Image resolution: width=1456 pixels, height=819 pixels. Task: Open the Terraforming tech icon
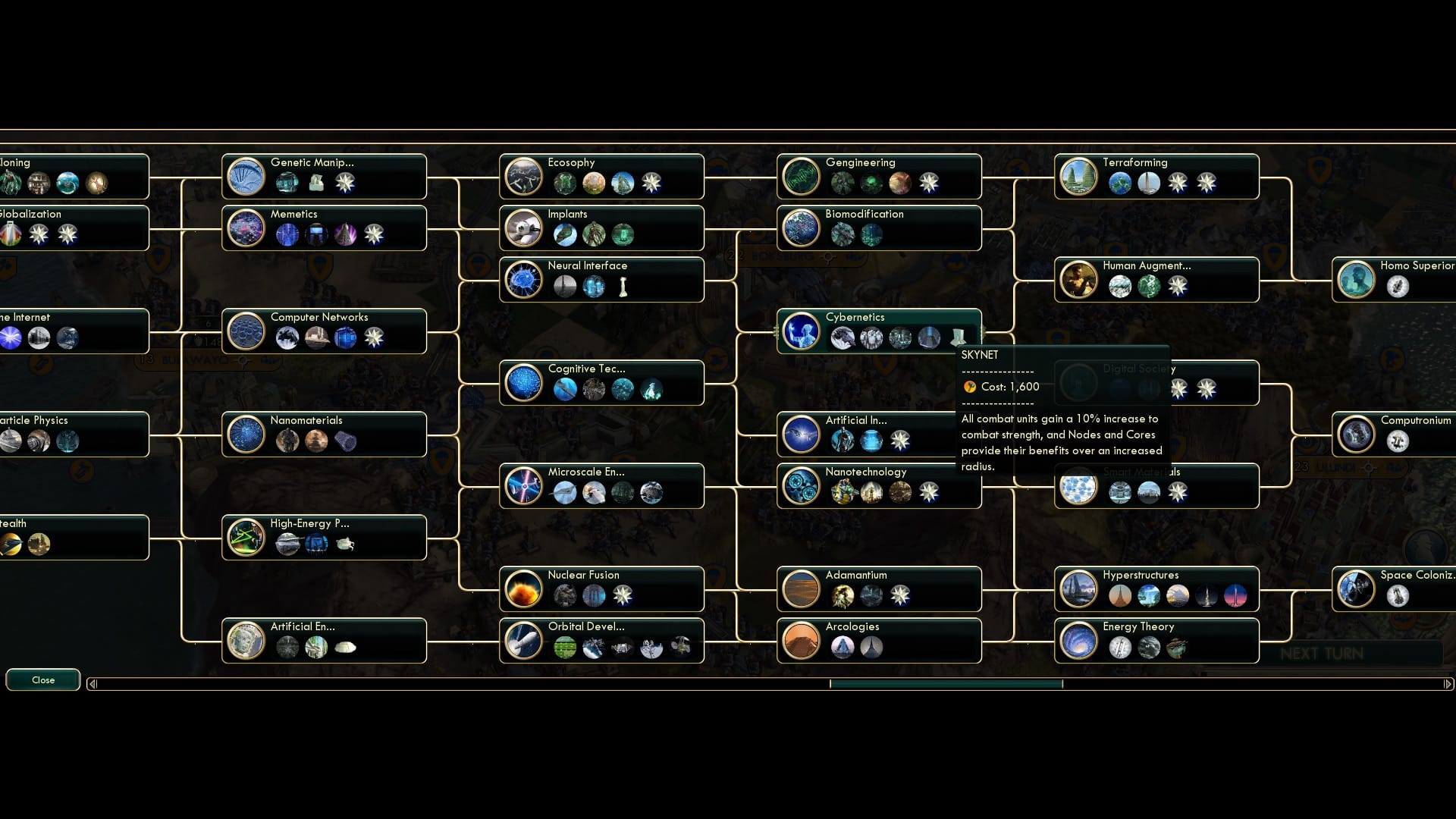pos(1079,176)
